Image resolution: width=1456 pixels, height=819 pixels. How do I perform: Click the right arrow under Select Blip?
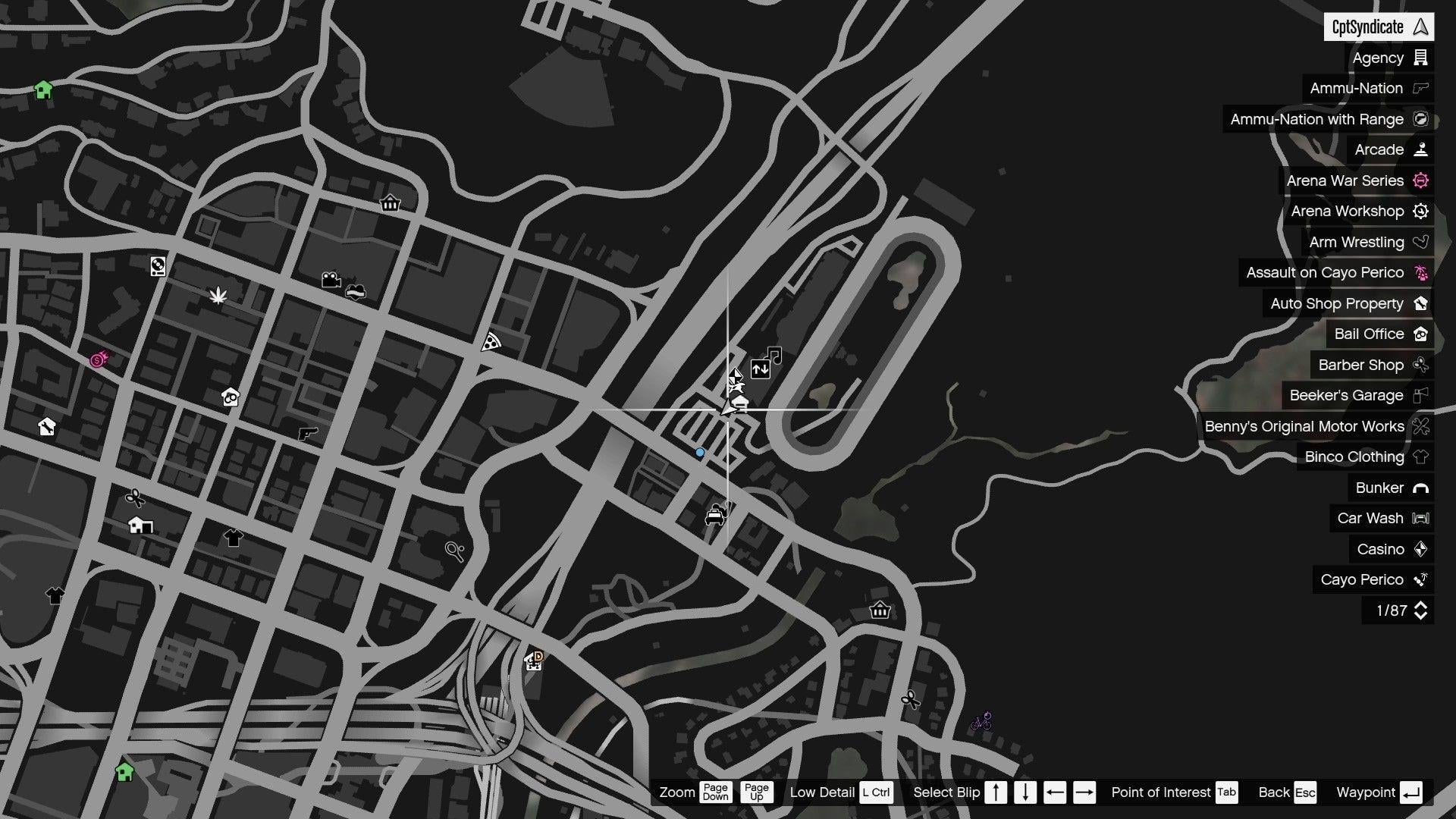(x=1086, y=792)
